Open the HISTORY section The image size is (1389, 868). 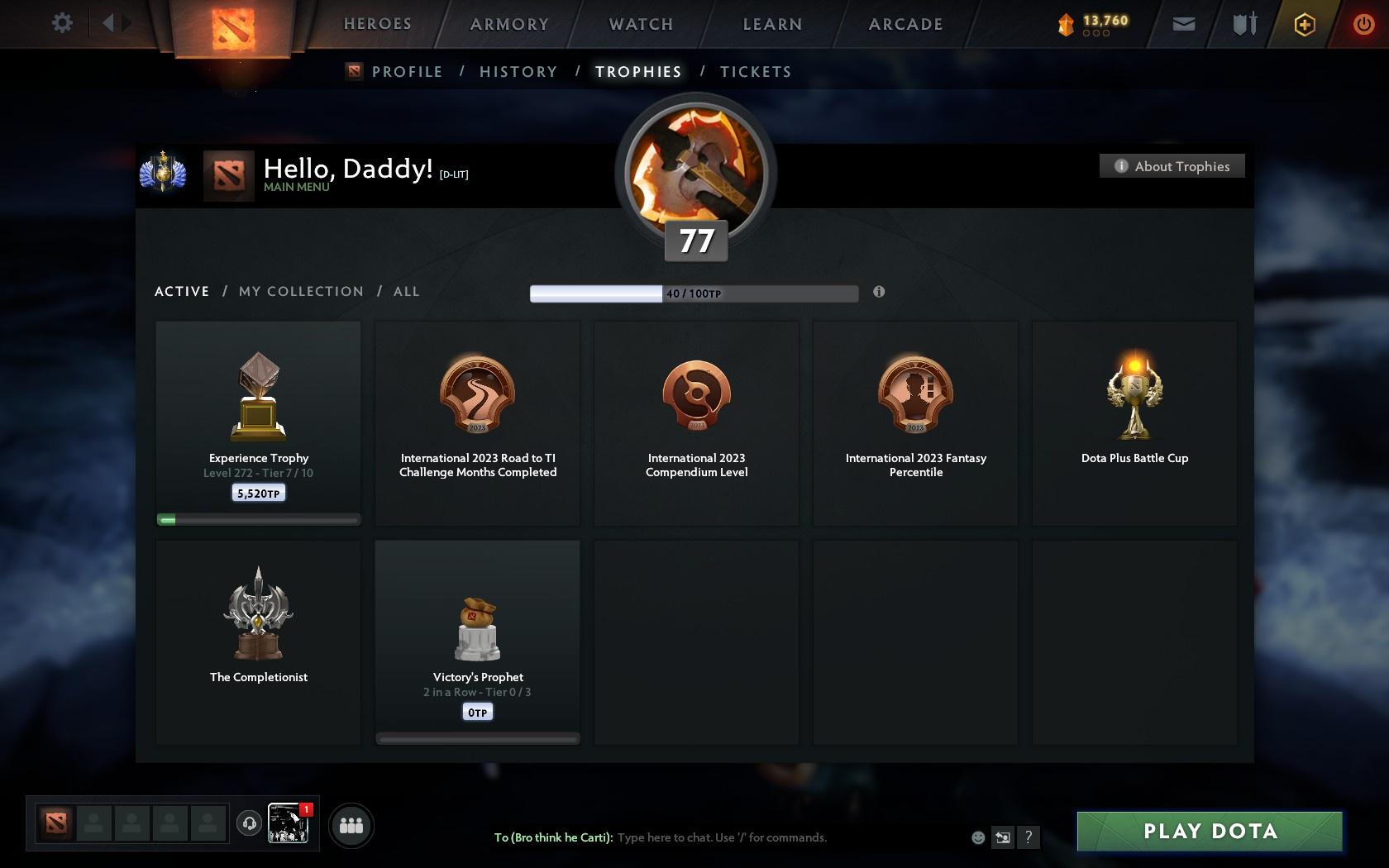518,72
